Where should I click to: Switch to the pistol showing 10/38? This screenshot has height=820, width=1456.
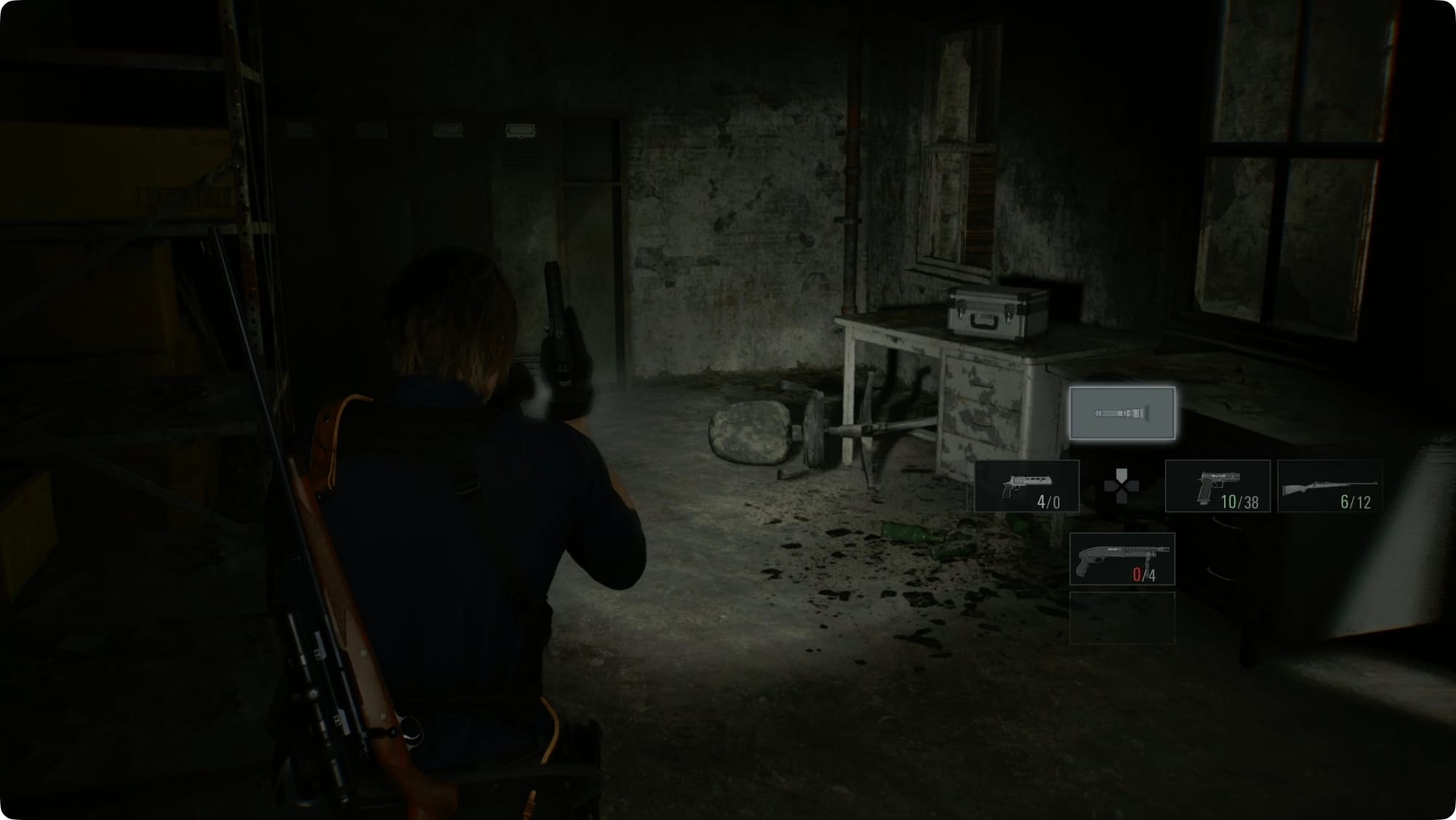tap(1217, 486)
